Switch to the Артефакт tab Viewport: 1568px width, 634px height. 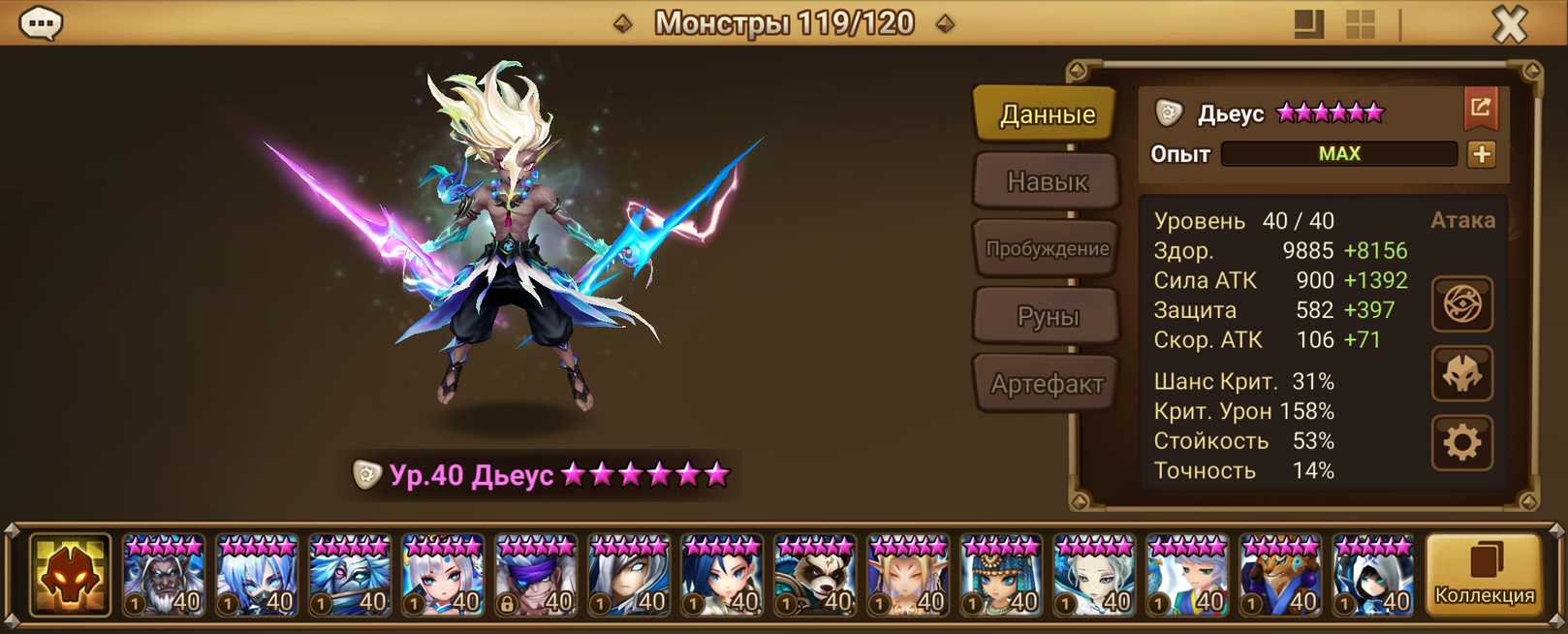(x=1047, y=384)
